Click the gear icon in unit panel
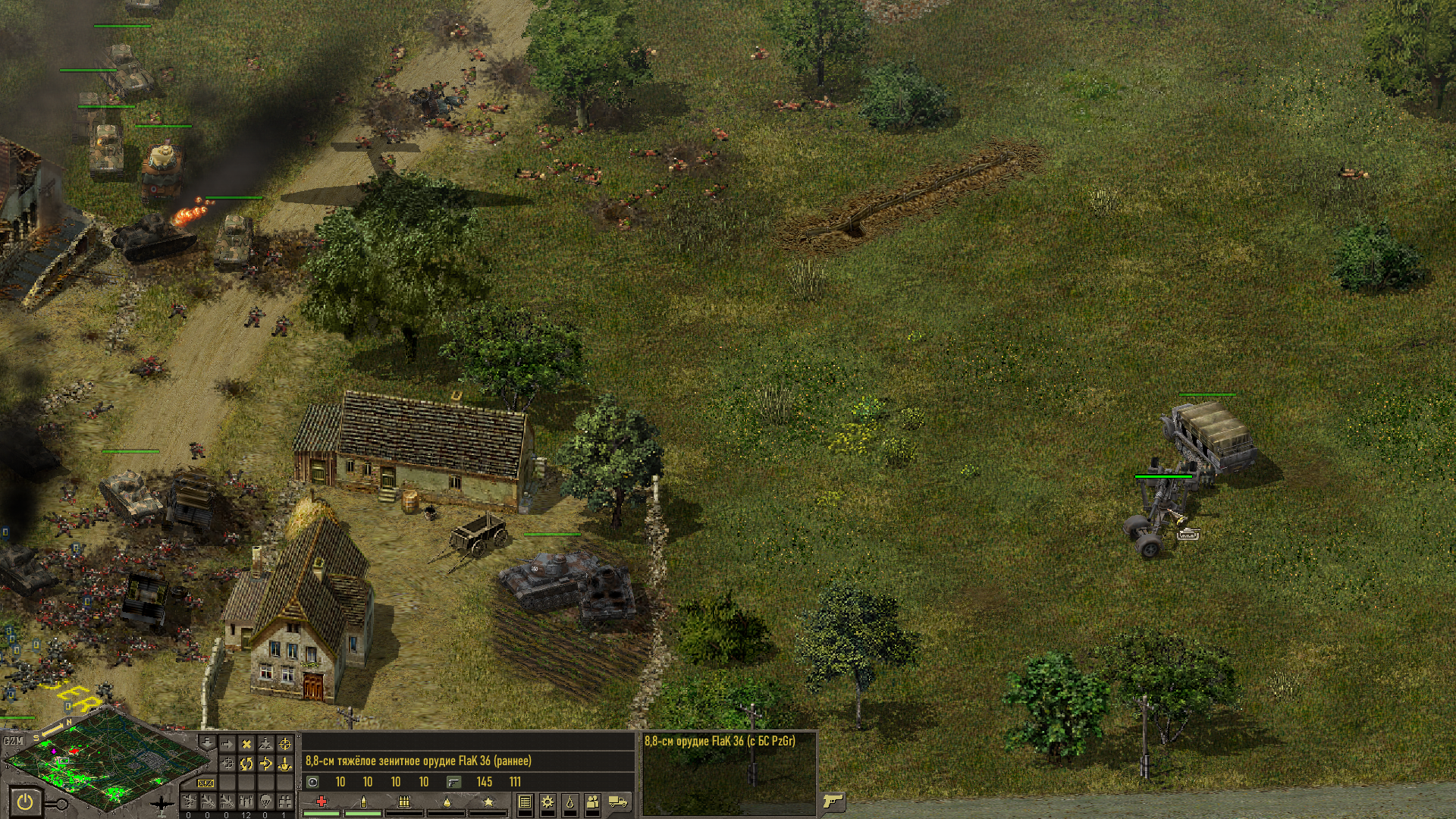 548,802
